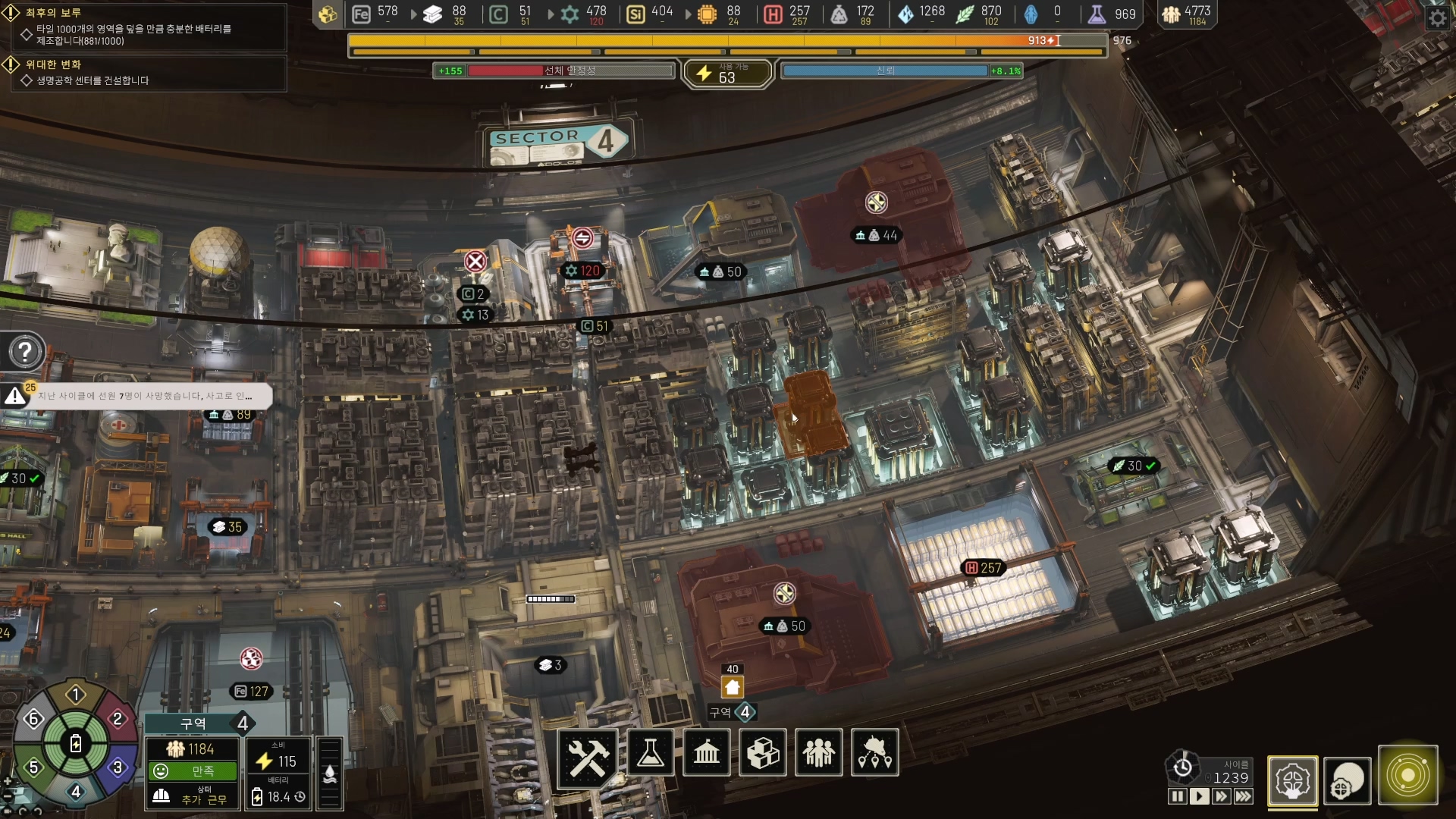Viewport: 1456px width, 819px height.
Task: Open the research flask menu
Action: pos(651,753)
